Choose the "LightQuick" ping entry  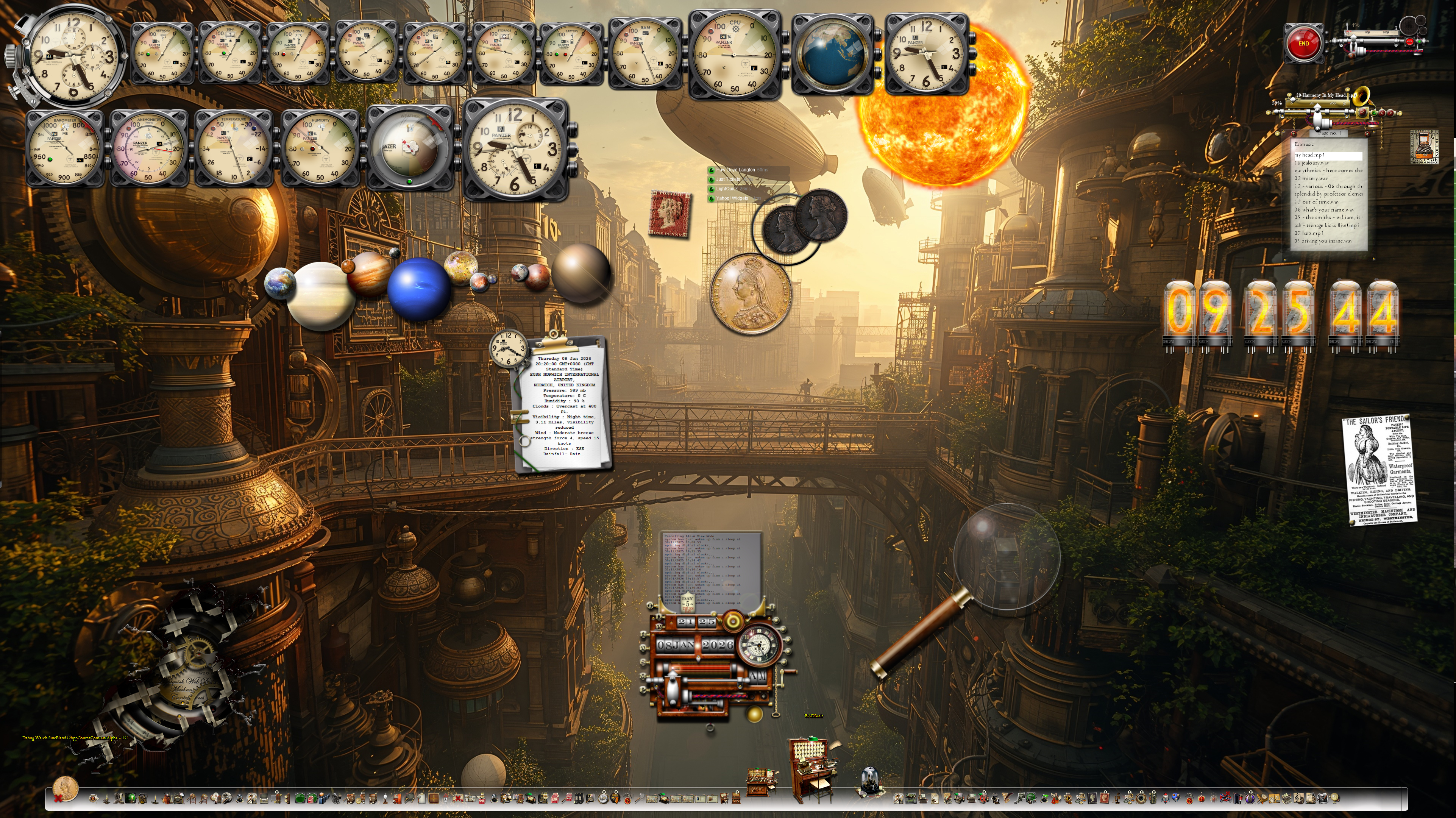726,189
